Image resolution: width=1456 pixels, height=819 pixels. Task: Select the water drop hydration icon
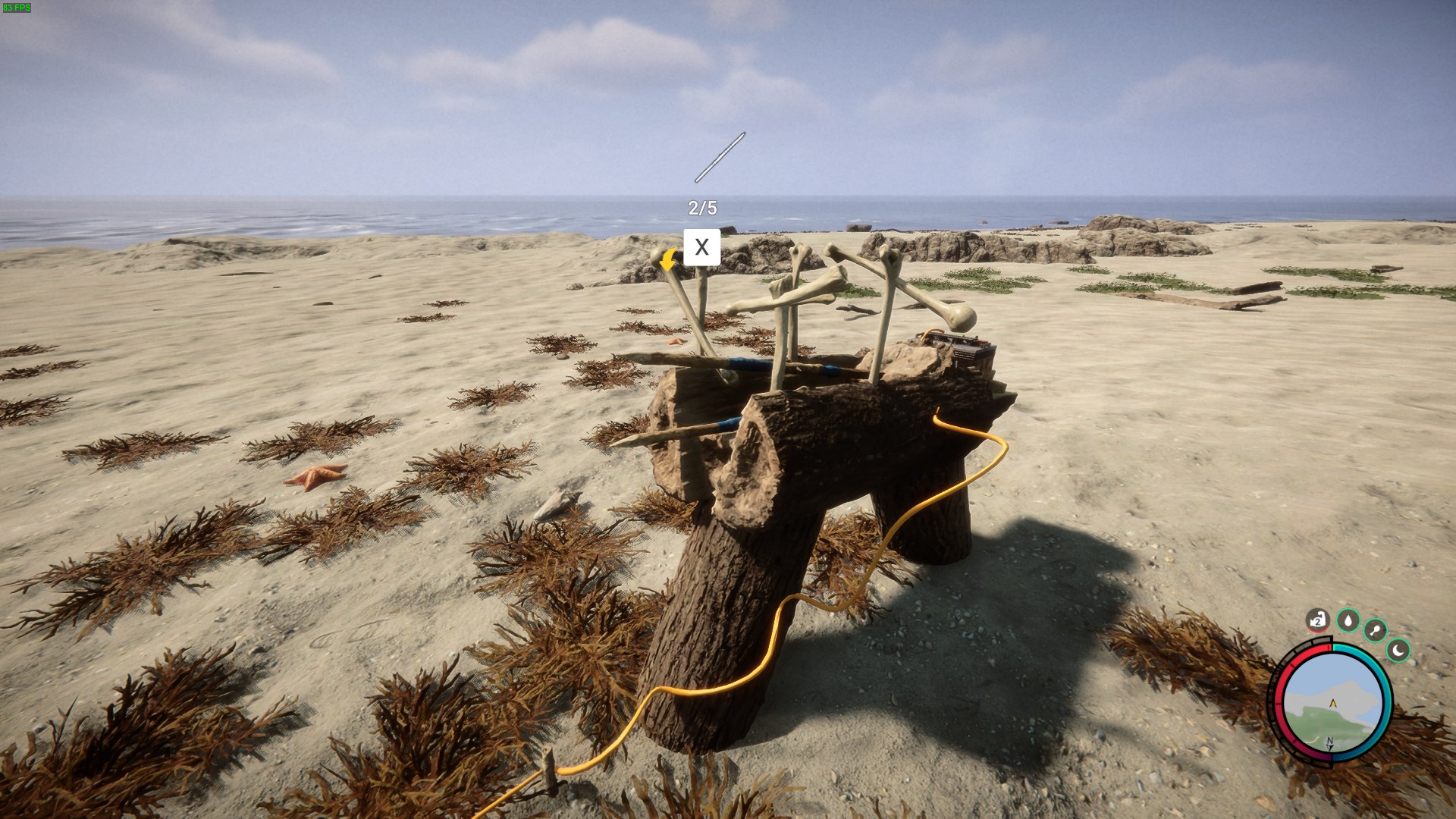[1348, 621]
